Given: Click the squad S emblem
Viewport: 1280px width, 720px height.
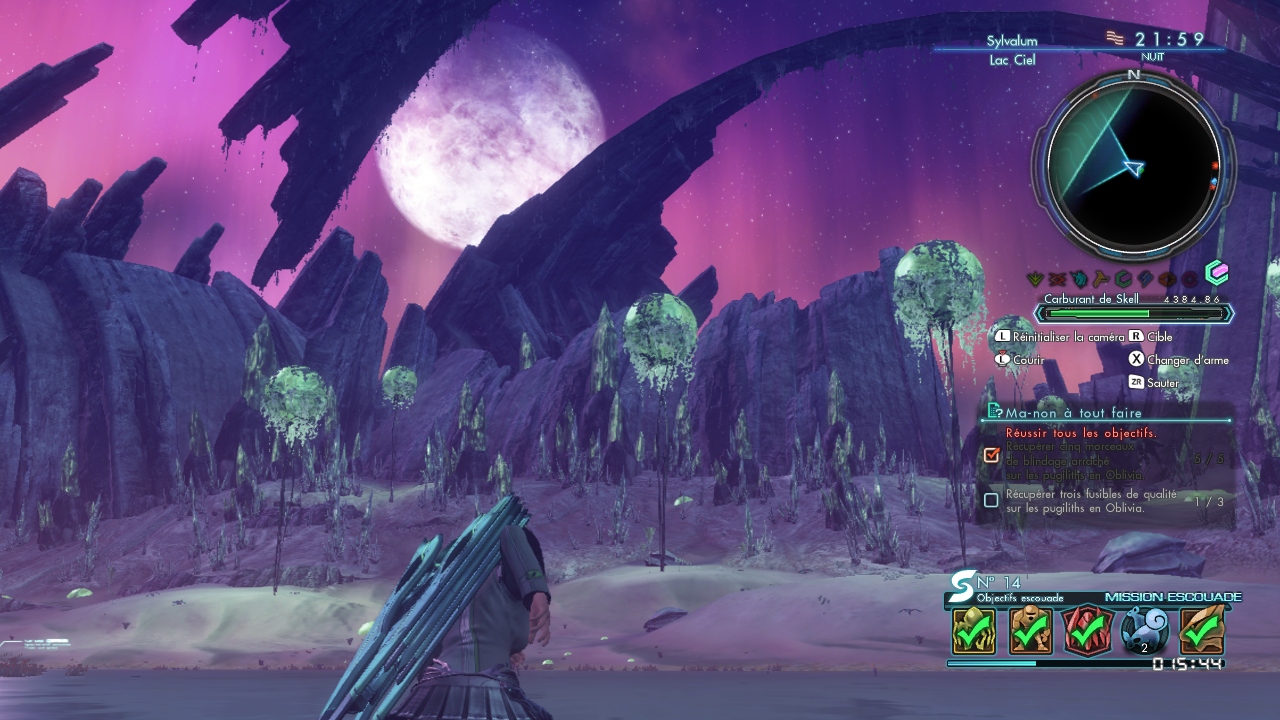Looking at the screenshot, I should tap(961, 584).
